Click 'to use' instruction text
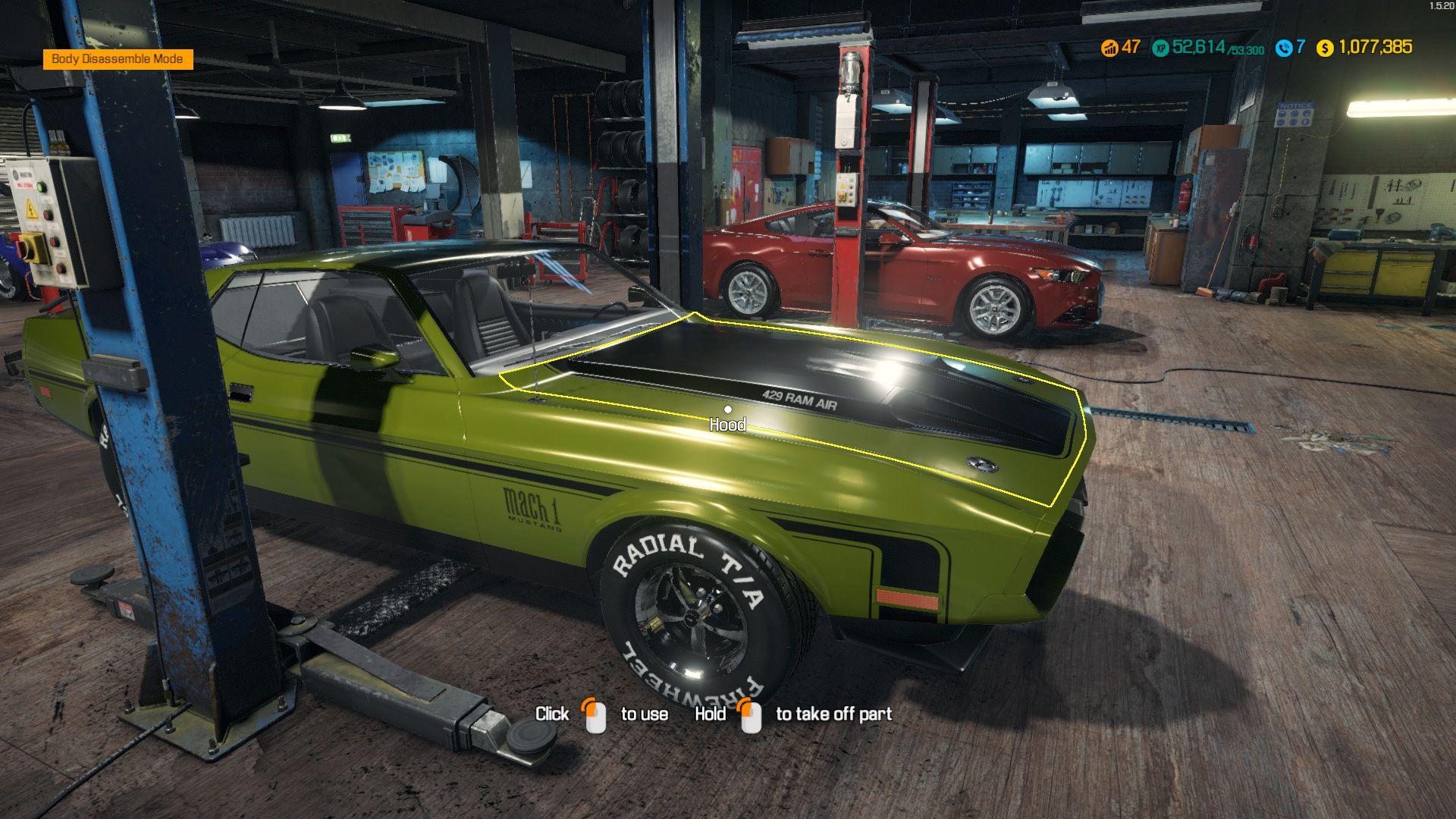Viewport: 1456px width, 819px height. tap(644, 714)
